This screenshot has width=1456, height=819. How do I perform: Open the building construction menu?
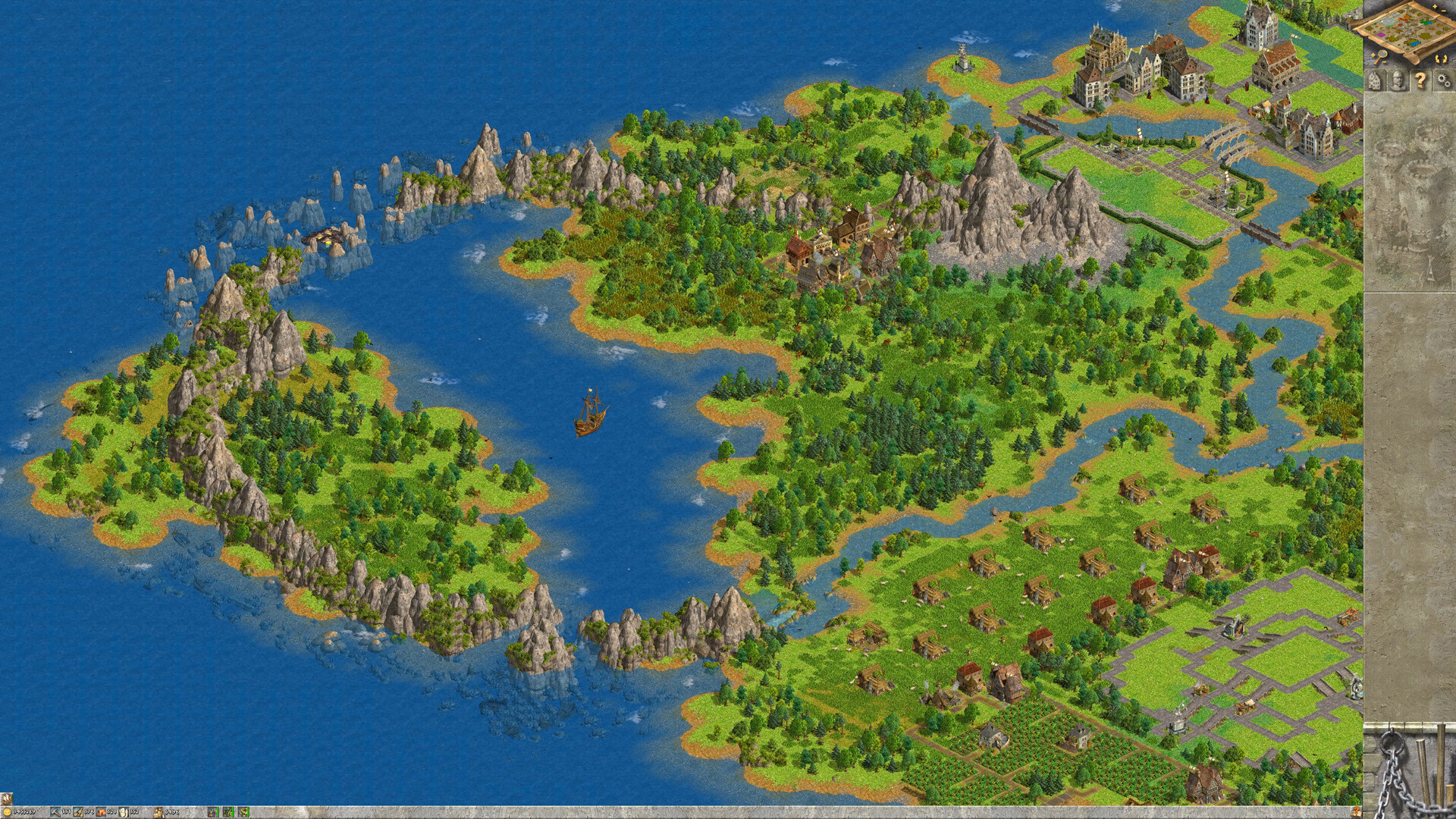1376,80
